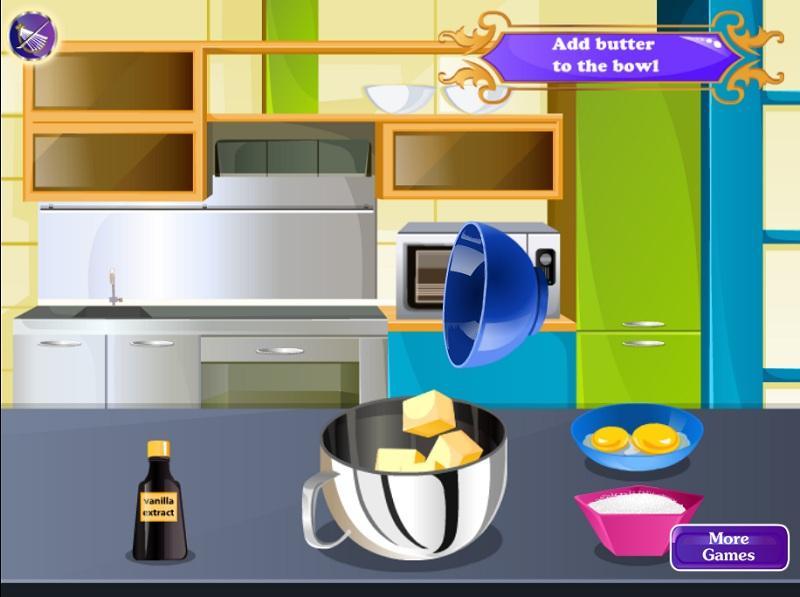
Task: Open the More Games link
Action: coord(727,547)
